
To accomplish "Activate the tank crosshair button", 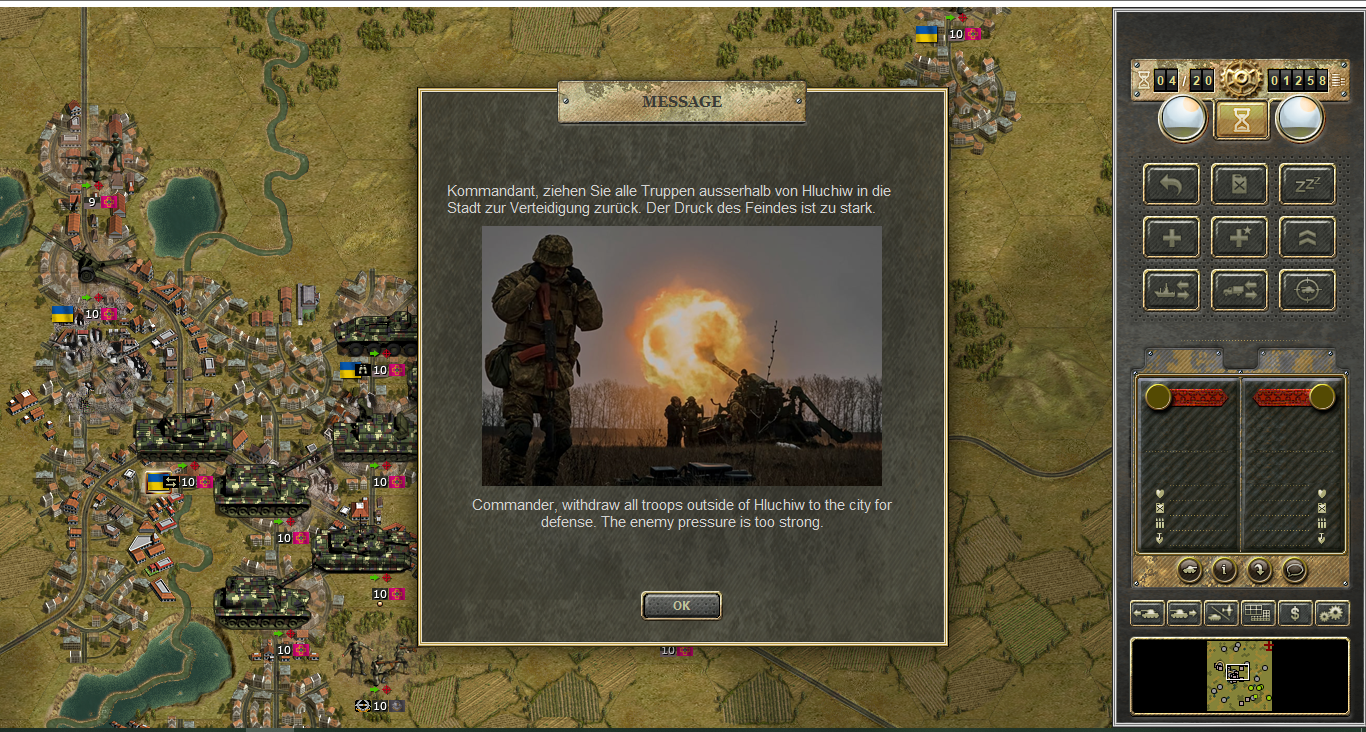I will coord(1307,290).
